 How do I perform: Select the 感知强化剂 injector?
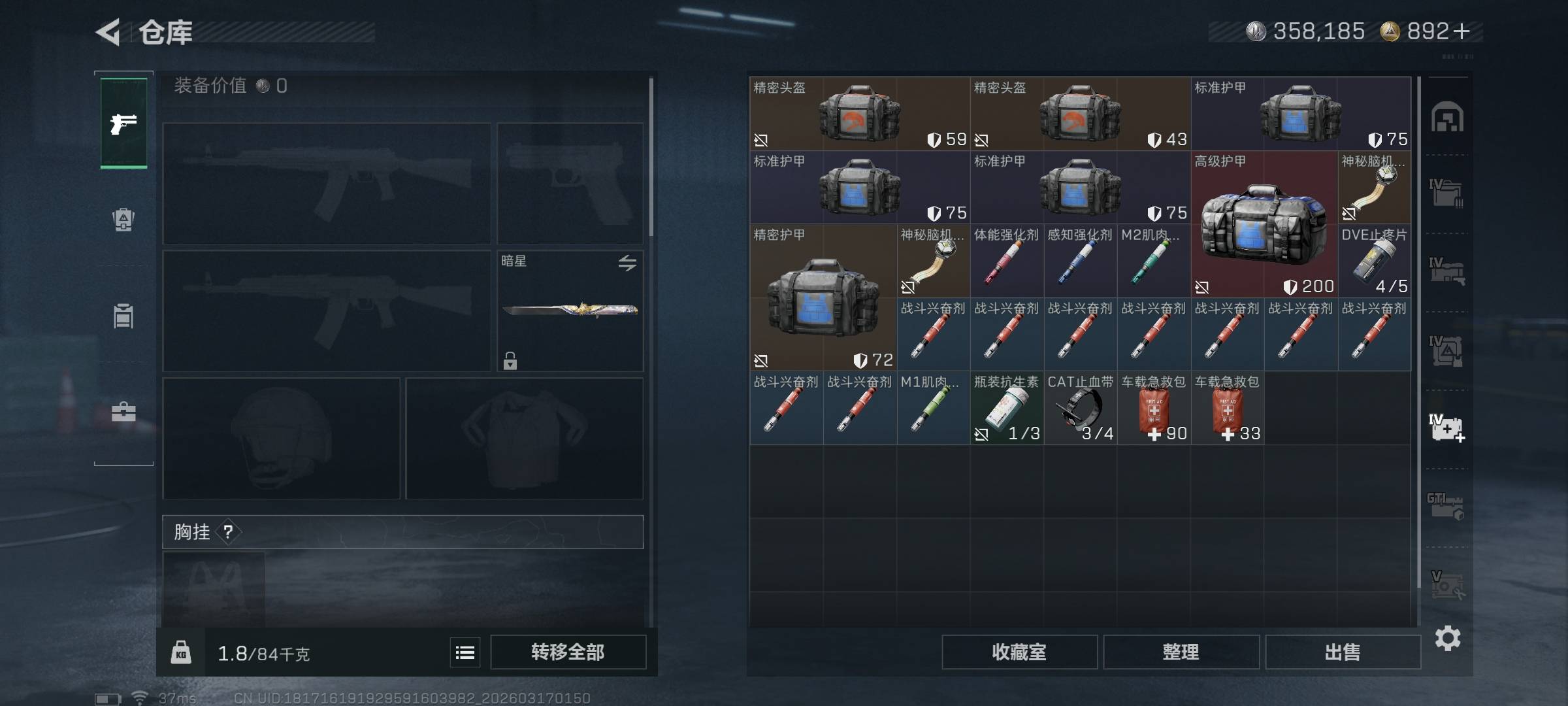point(1081,261)
